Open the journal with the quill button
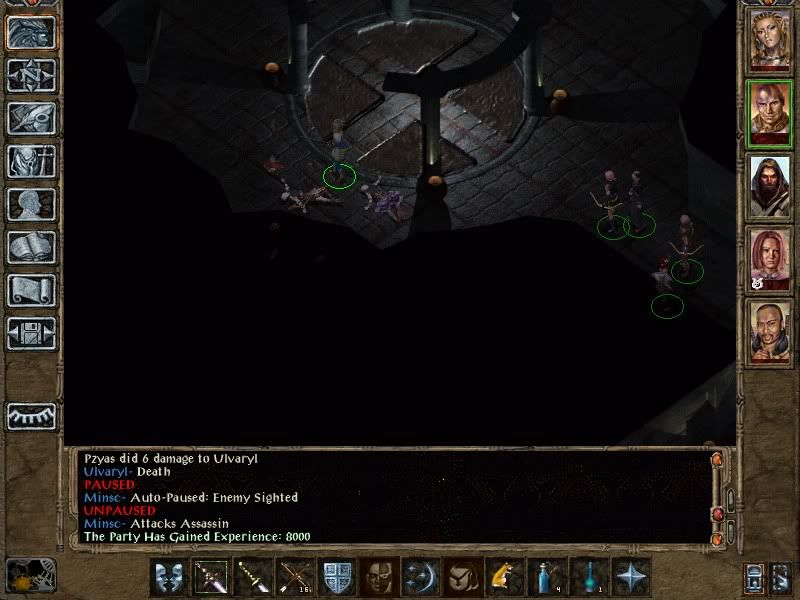The height and width of the screenshot is (600, 800). click(x=29, y=118)
